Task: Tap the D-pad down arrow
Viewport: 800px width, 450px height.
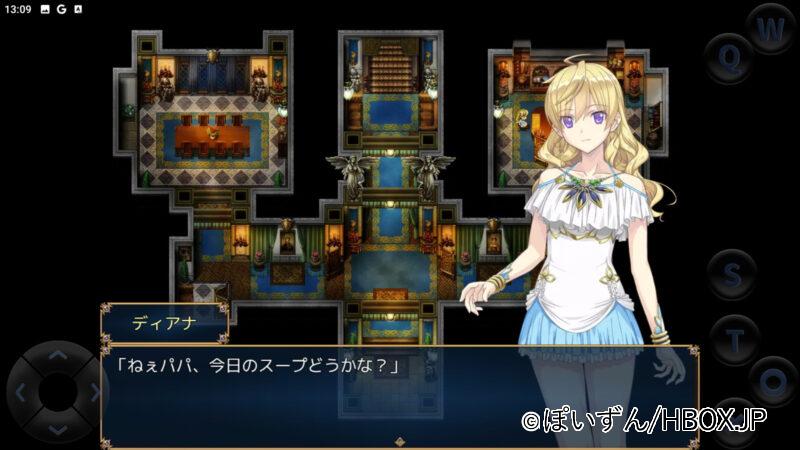Action: tap(58, 428)
